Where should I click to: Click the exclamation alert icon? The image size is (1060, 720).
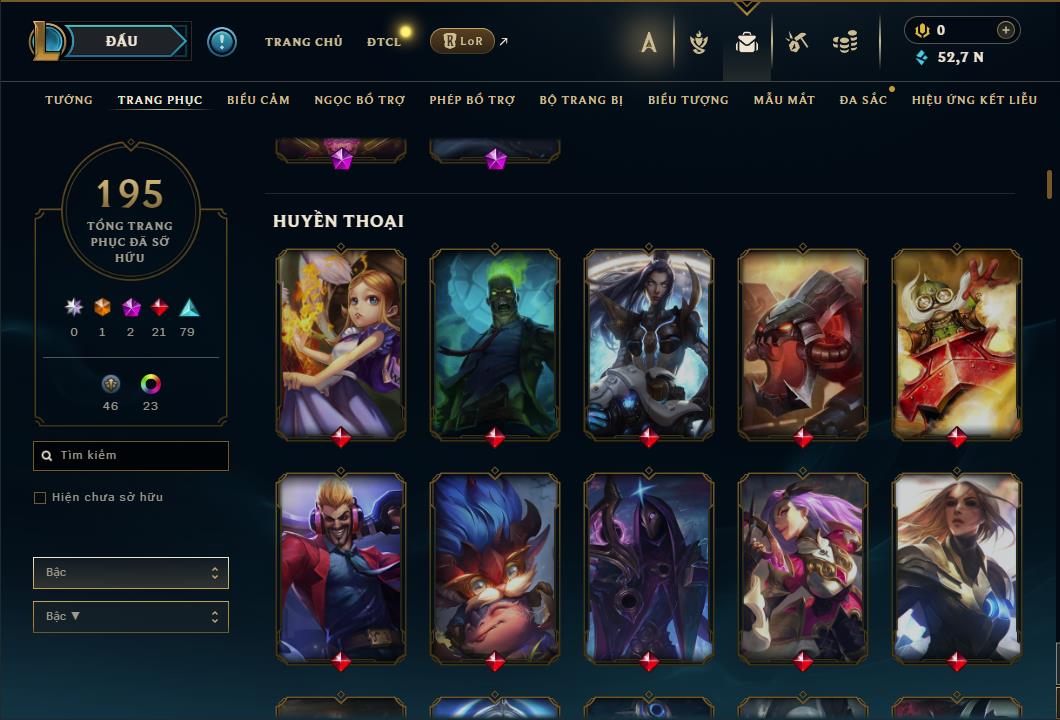pos(222,42)
